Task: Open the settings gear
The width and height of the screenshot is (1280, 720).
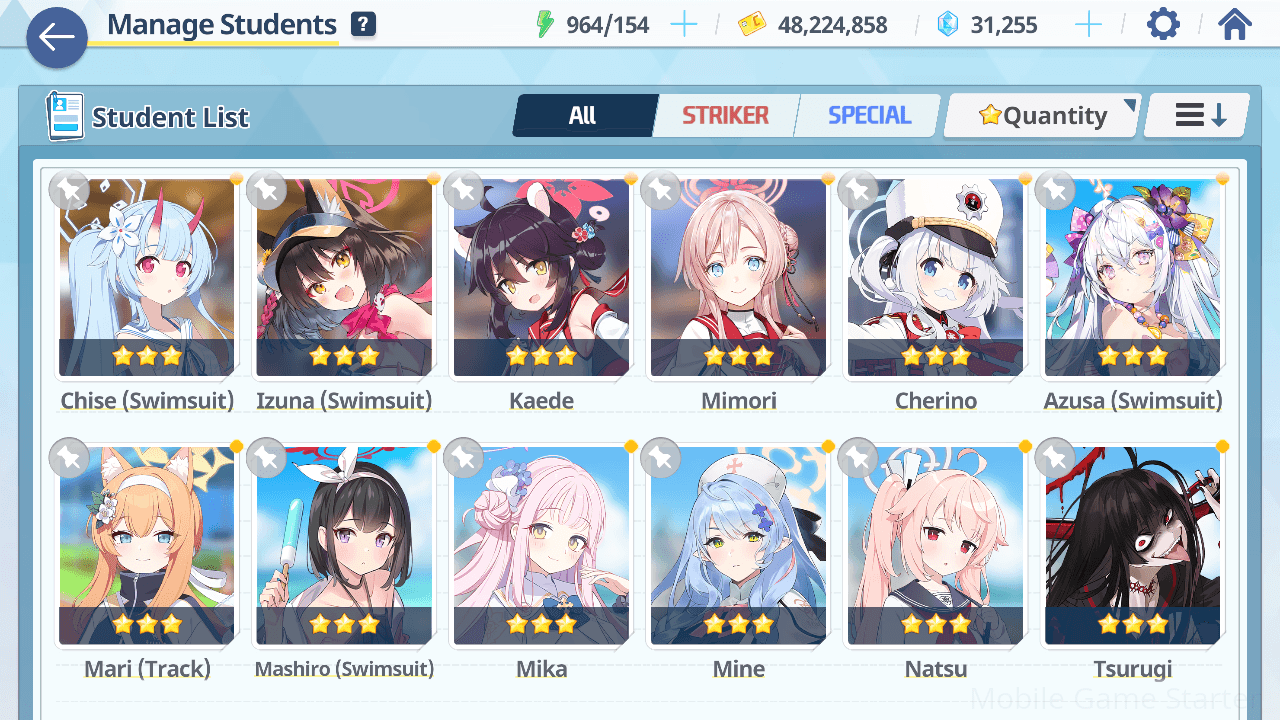Action: coord(1162,25)
